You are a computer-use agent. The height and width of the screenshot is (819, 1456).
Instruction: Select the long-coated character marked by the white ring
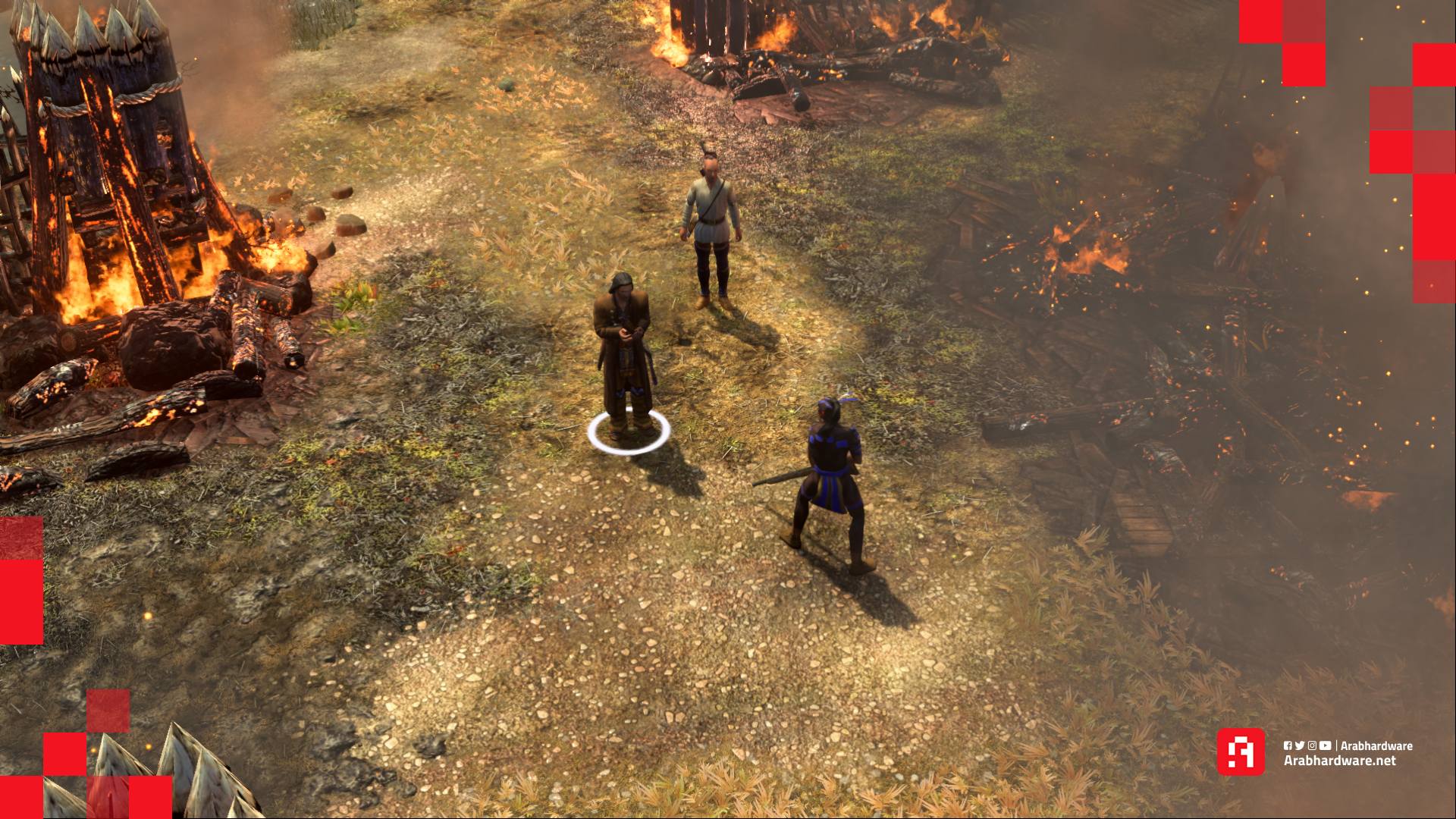623,353
